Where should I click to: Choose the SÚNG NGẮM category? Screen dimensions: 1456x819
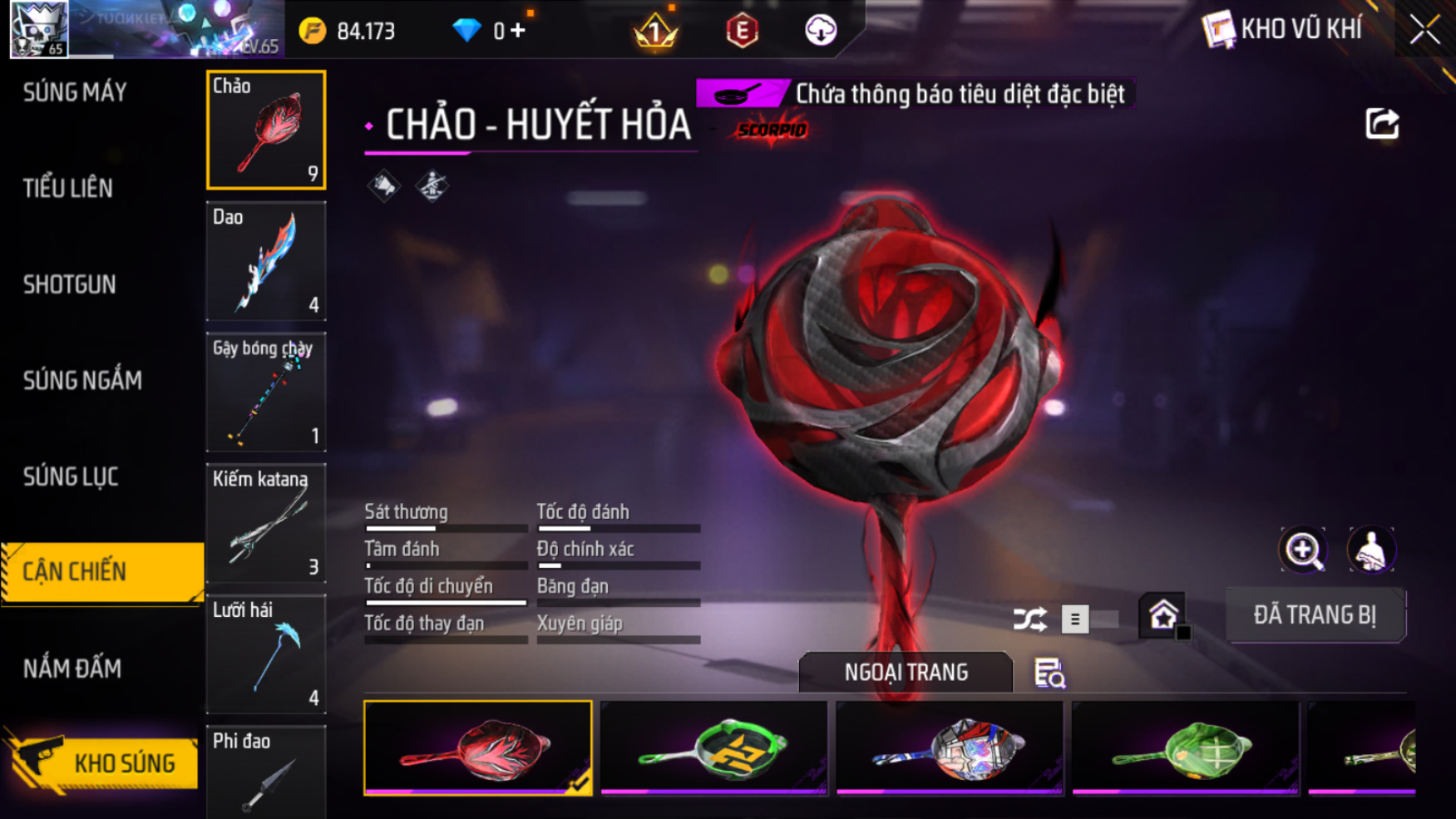(x=82, y=381)
